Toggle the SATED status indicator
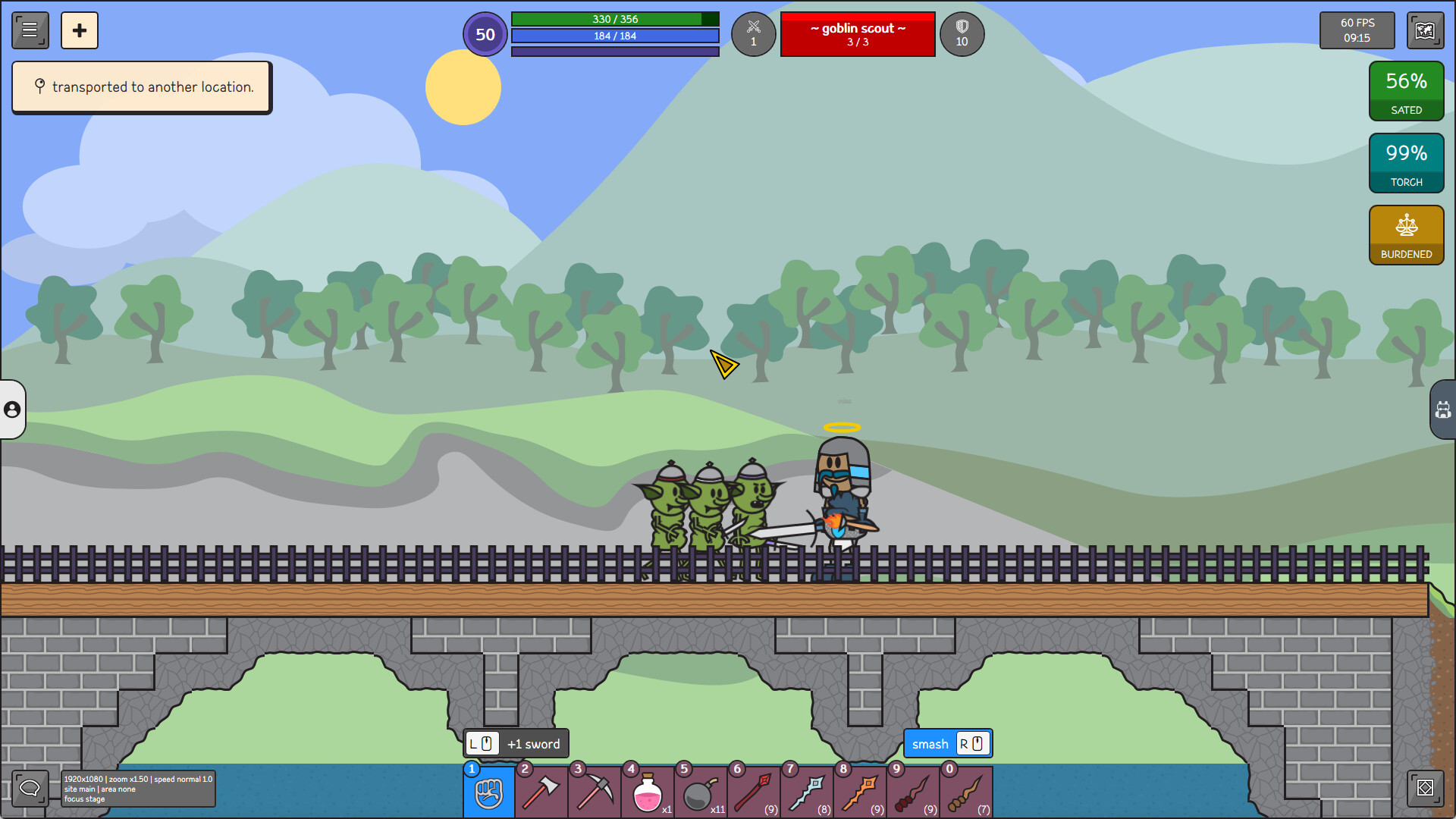The image size is (1456, 819). coord(1406,91)
